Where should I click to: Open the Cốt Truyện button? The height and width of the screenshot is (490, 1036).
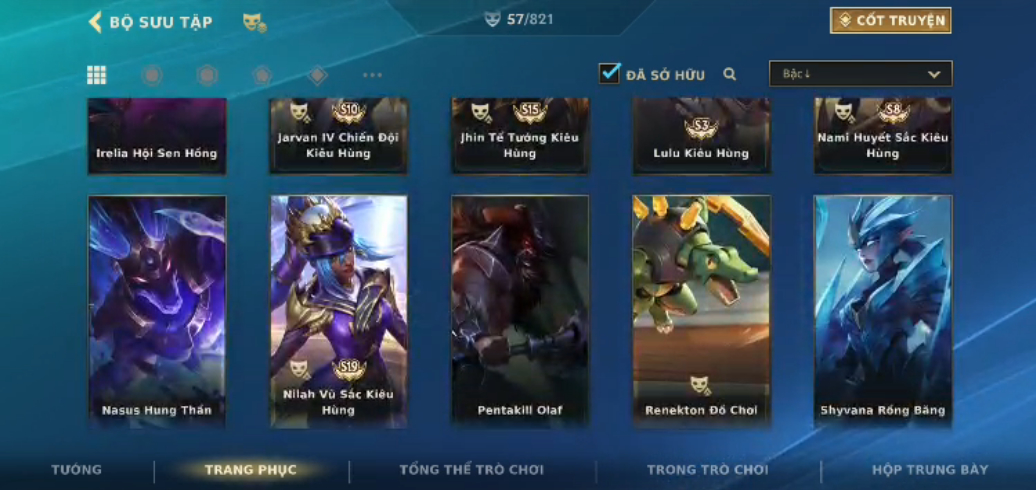pyautogui.click(x=890, y=20)
